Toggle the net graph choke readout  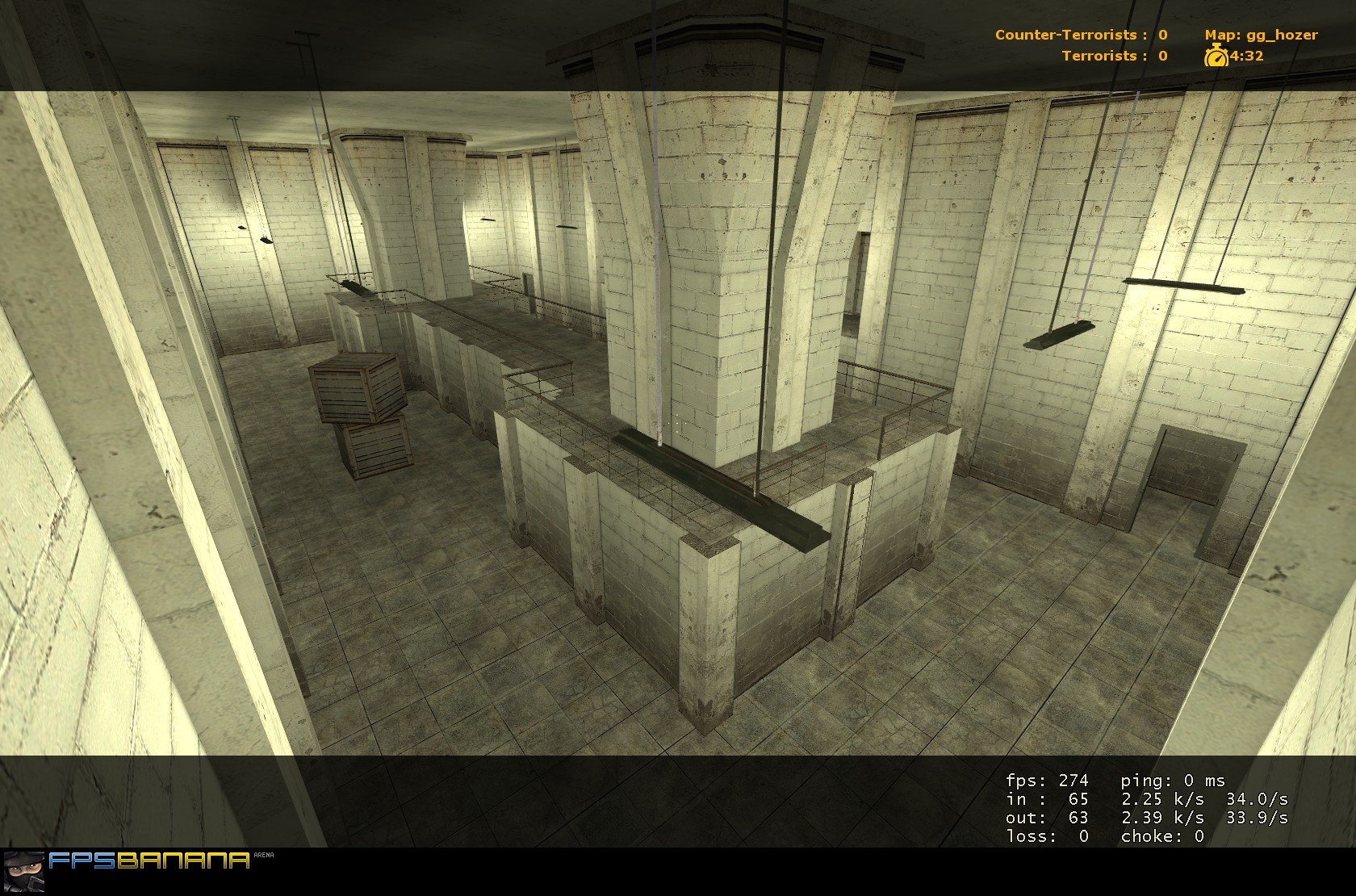(1162, 836)
